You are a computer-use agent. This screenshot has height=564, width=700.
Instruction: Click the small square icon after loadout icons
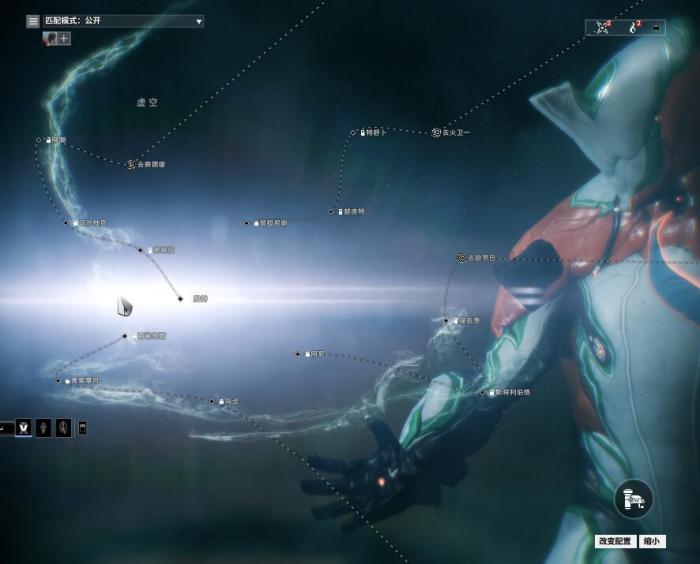pyautogui.click(x=82, y=428)
